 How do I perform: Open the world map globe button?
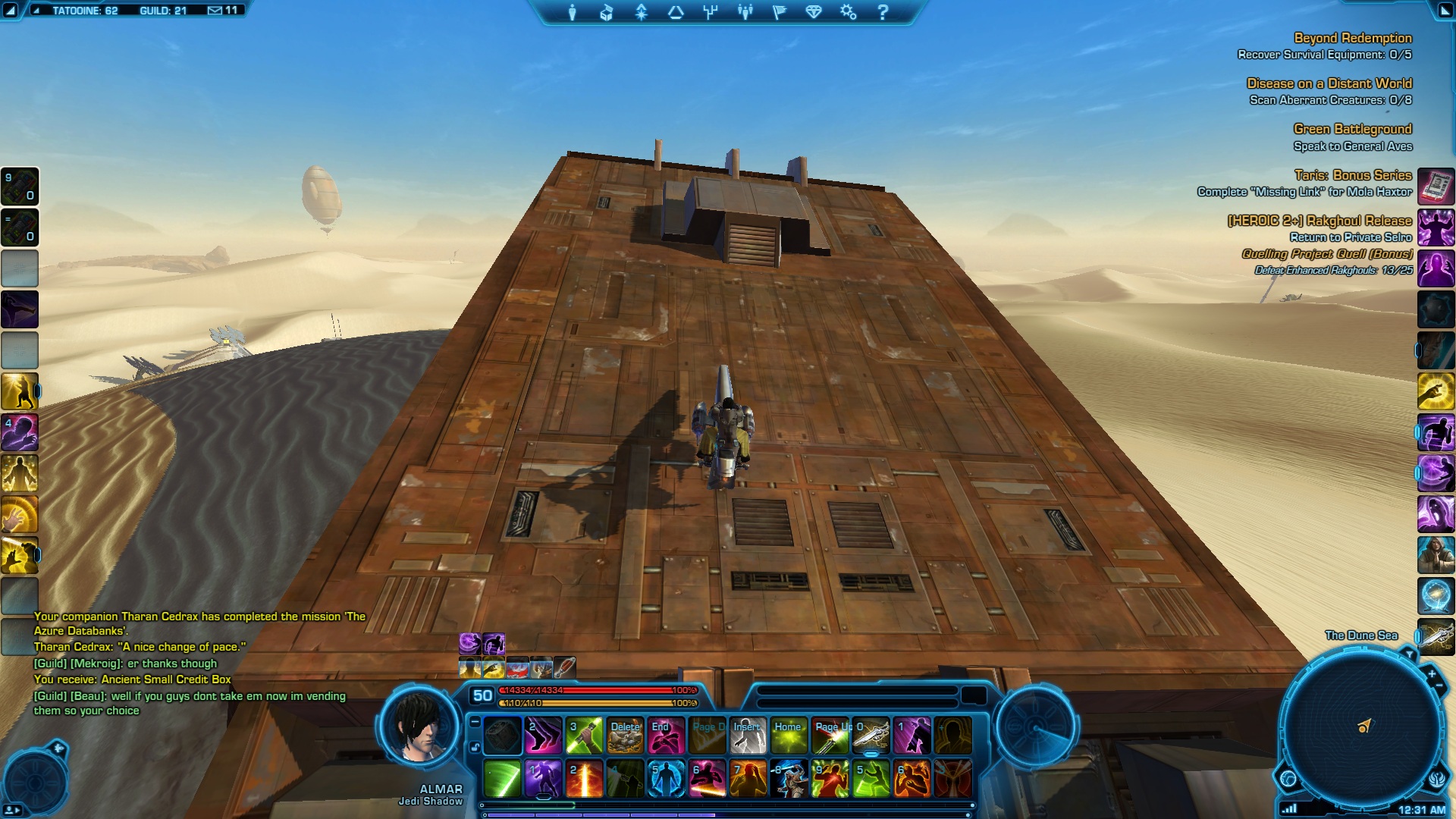[x=1288, y=778]
